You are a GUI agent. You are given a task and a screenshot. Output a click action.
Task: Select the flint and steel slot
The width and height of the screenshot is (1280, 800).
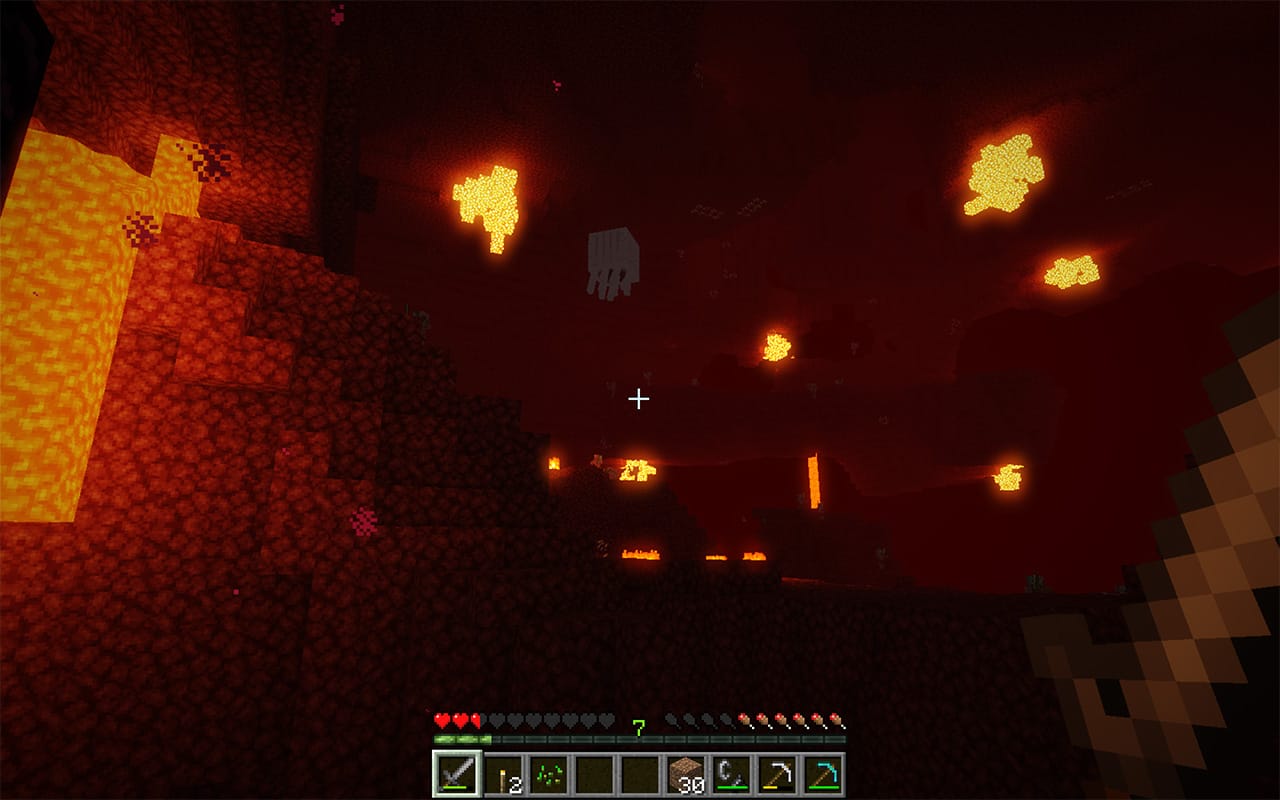732,774
